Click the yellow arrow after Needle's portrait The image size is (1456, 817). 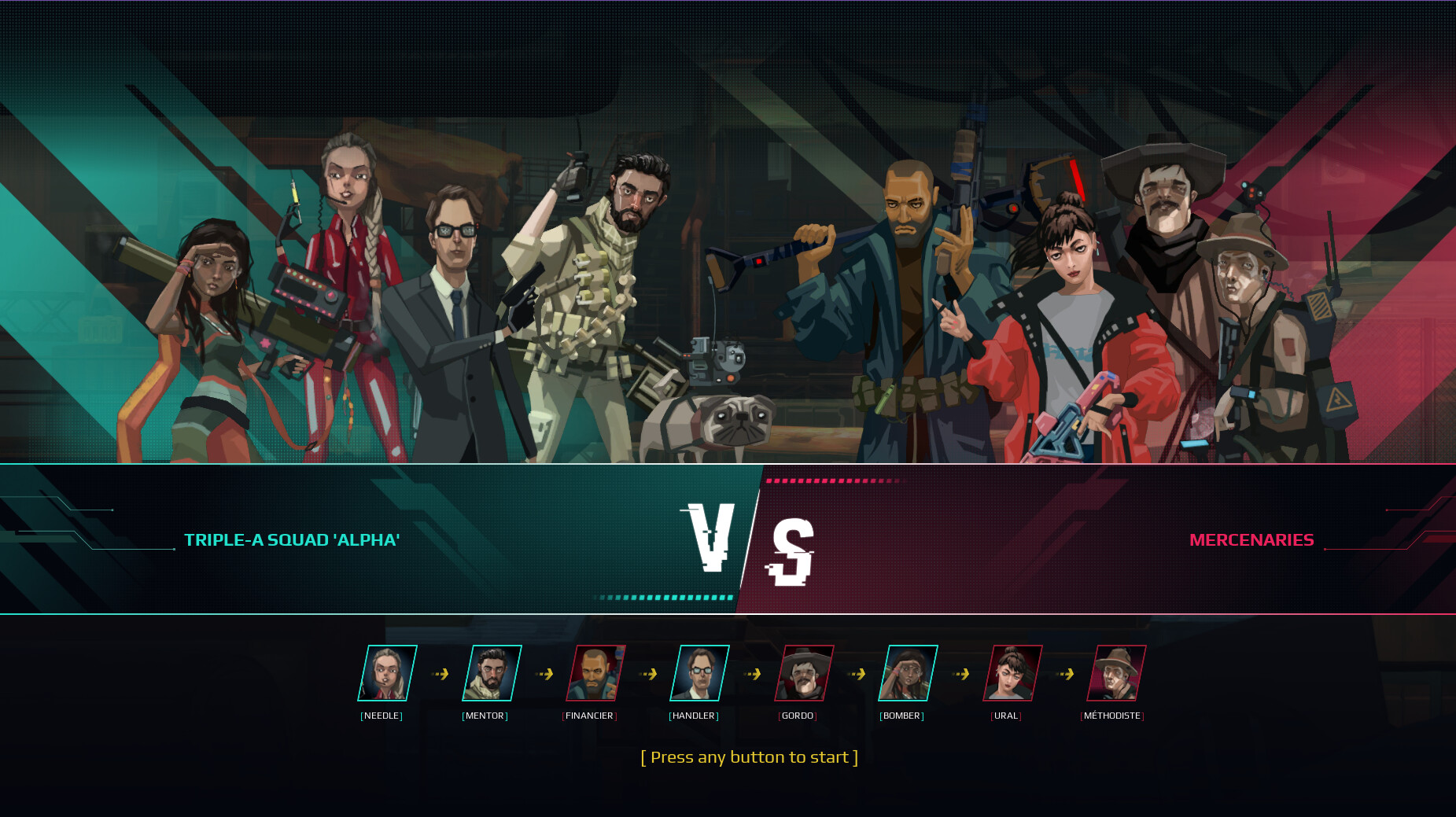[441, 673]
